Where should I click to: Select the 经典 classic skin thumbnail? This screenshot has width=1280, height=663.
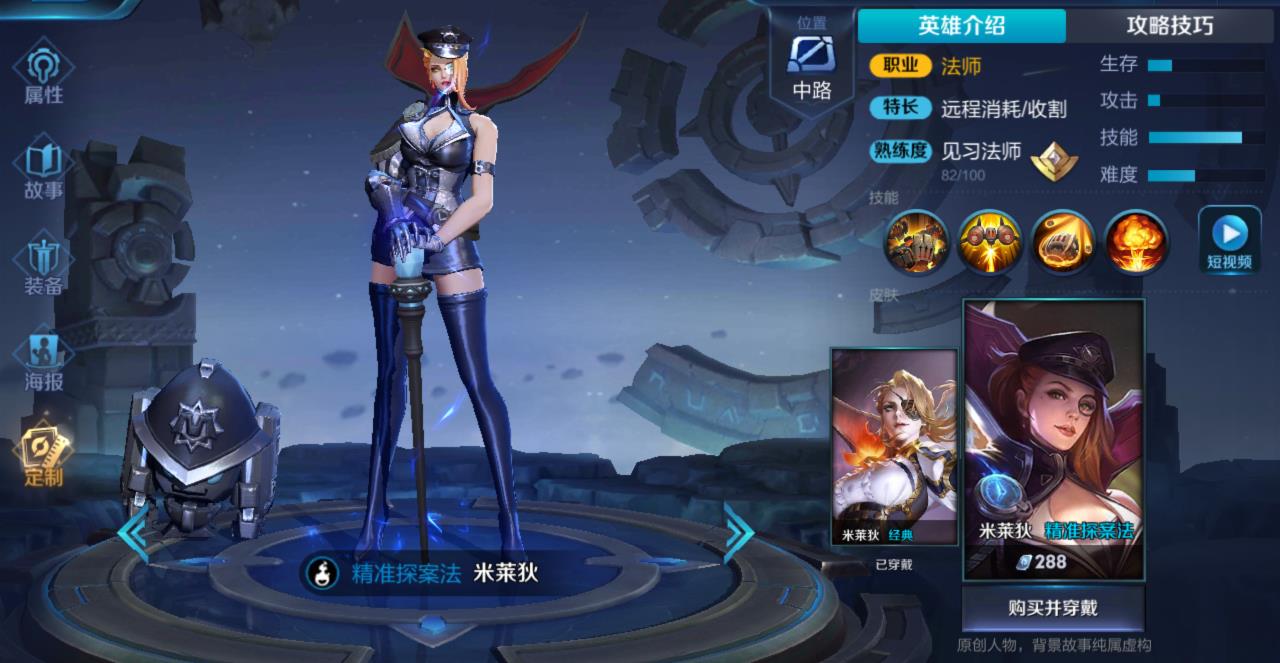click(894, 446)
